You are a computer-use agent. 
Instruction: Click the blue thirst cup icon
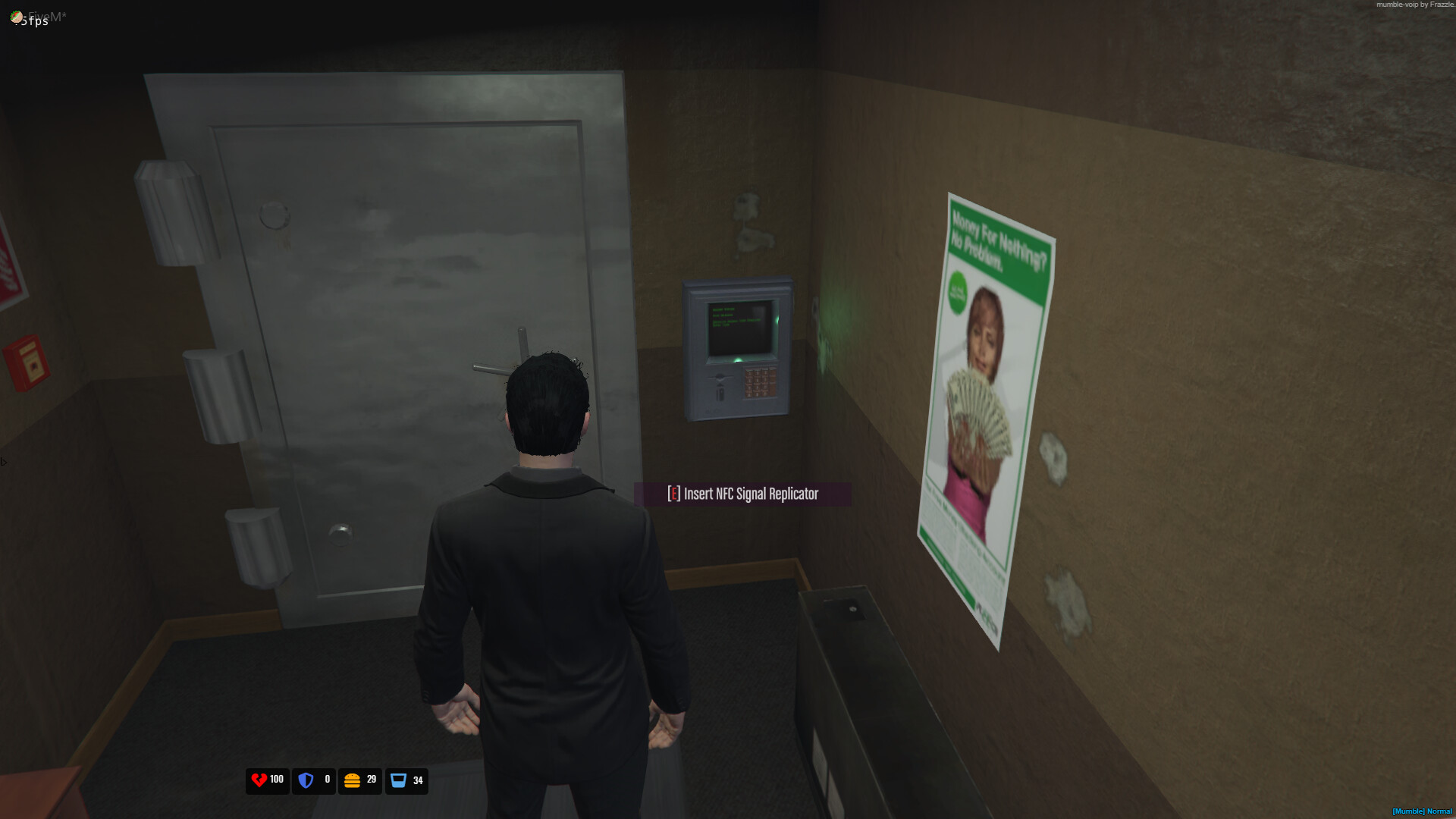point(398,780)
